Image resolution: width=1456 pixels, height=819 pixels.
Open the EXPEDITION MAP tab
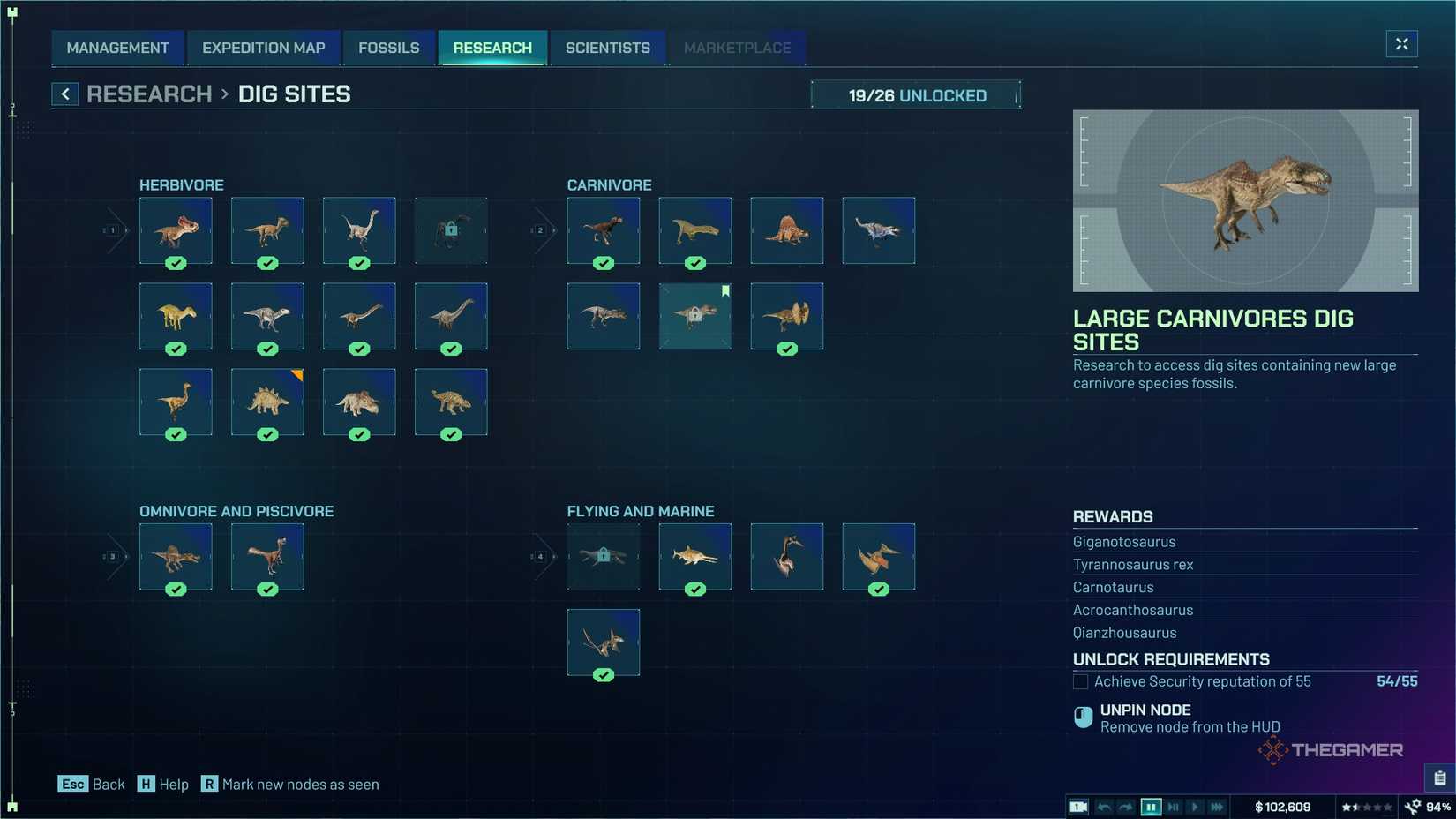264,48
